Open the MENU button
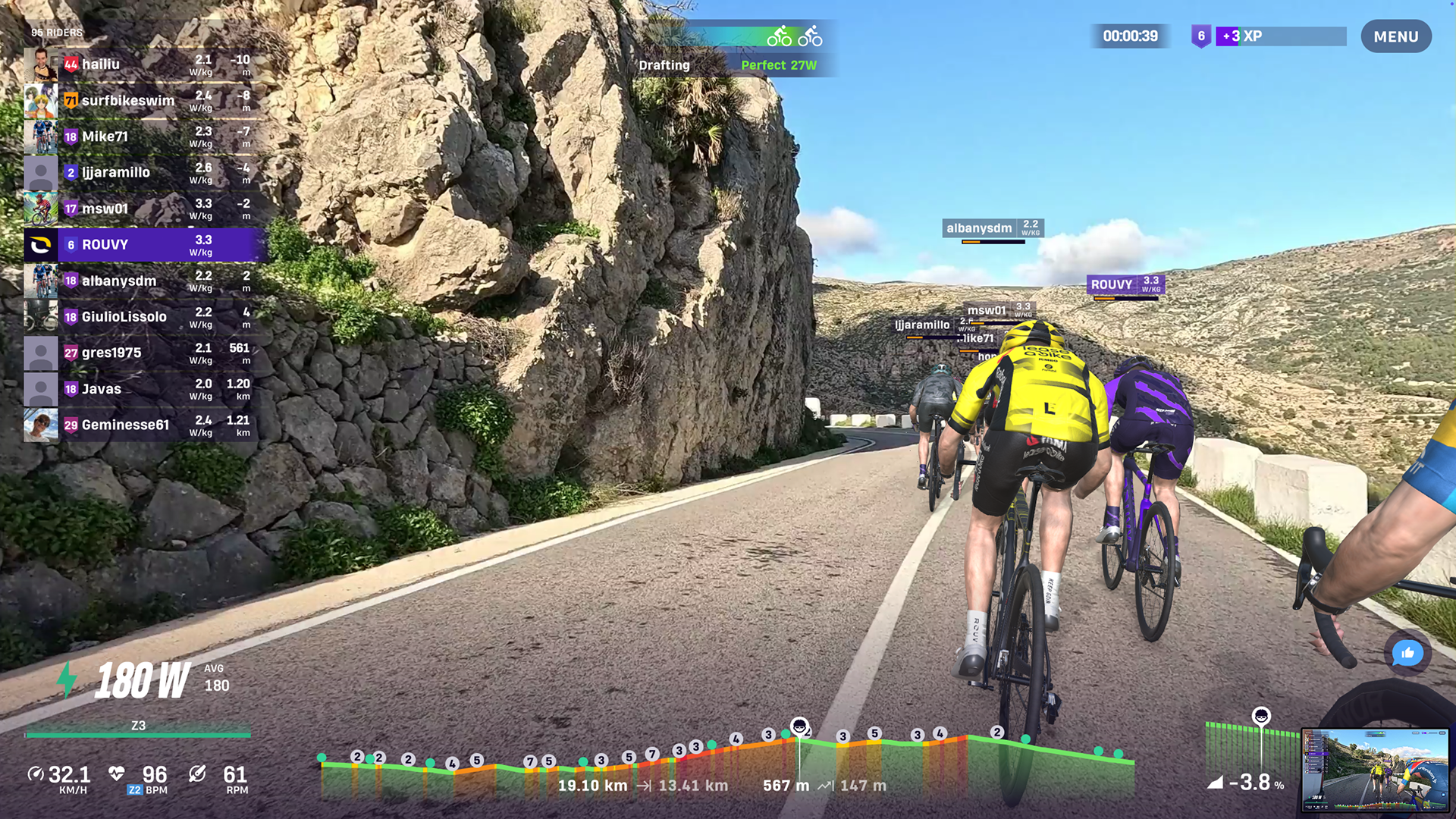The width and height of the screenshot is (1456, 819). pos(1395,36)
